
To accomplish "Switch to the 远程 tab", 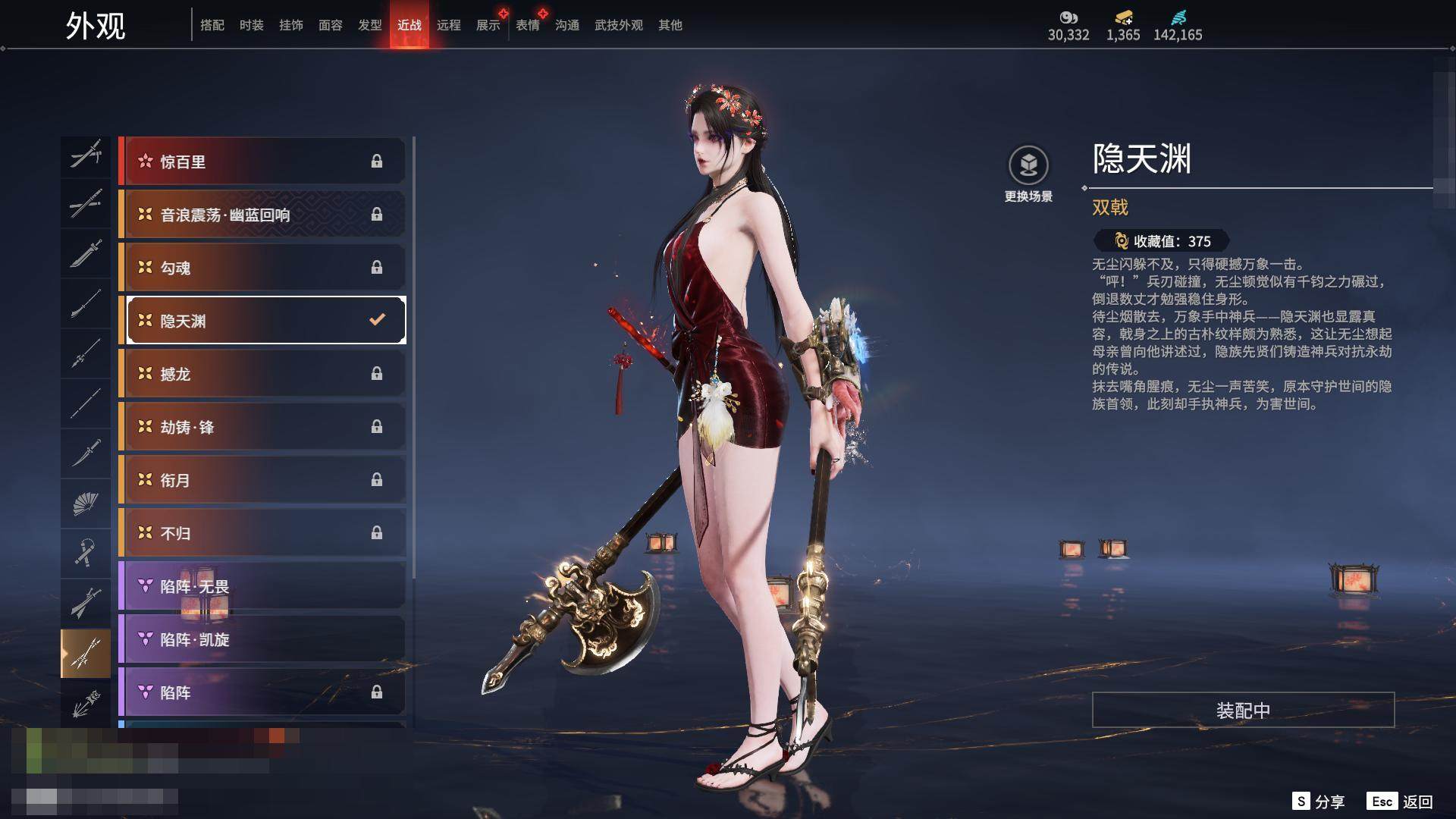I will [449, 25].
